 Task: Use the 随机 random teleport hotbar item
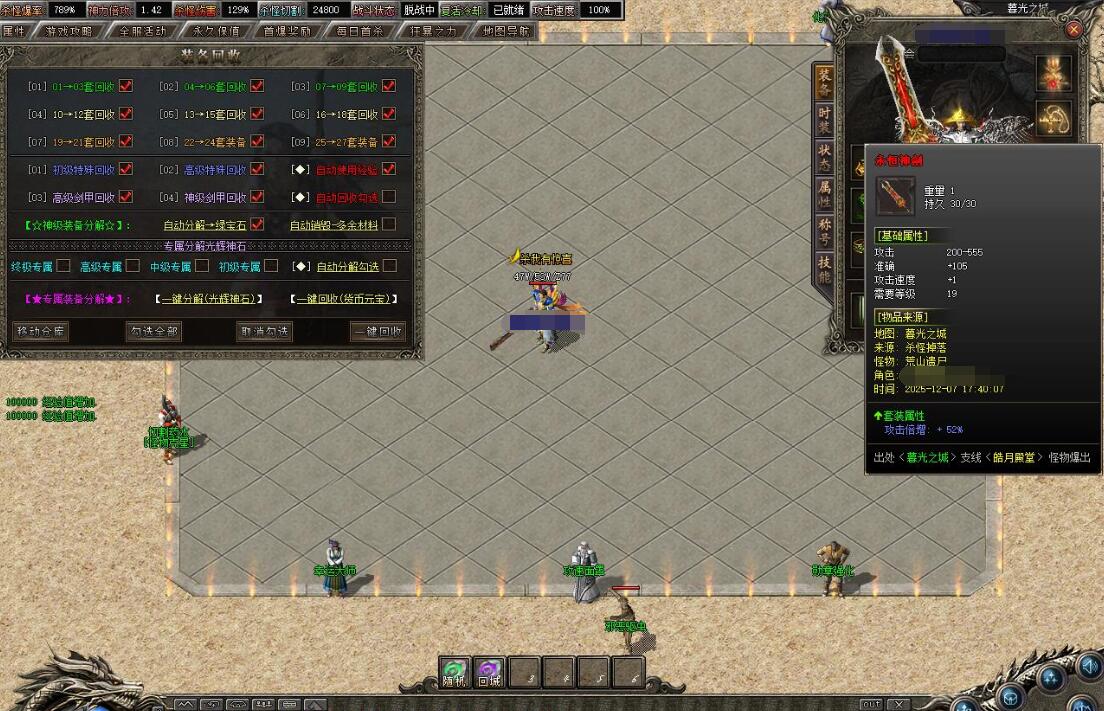[455, 672]
